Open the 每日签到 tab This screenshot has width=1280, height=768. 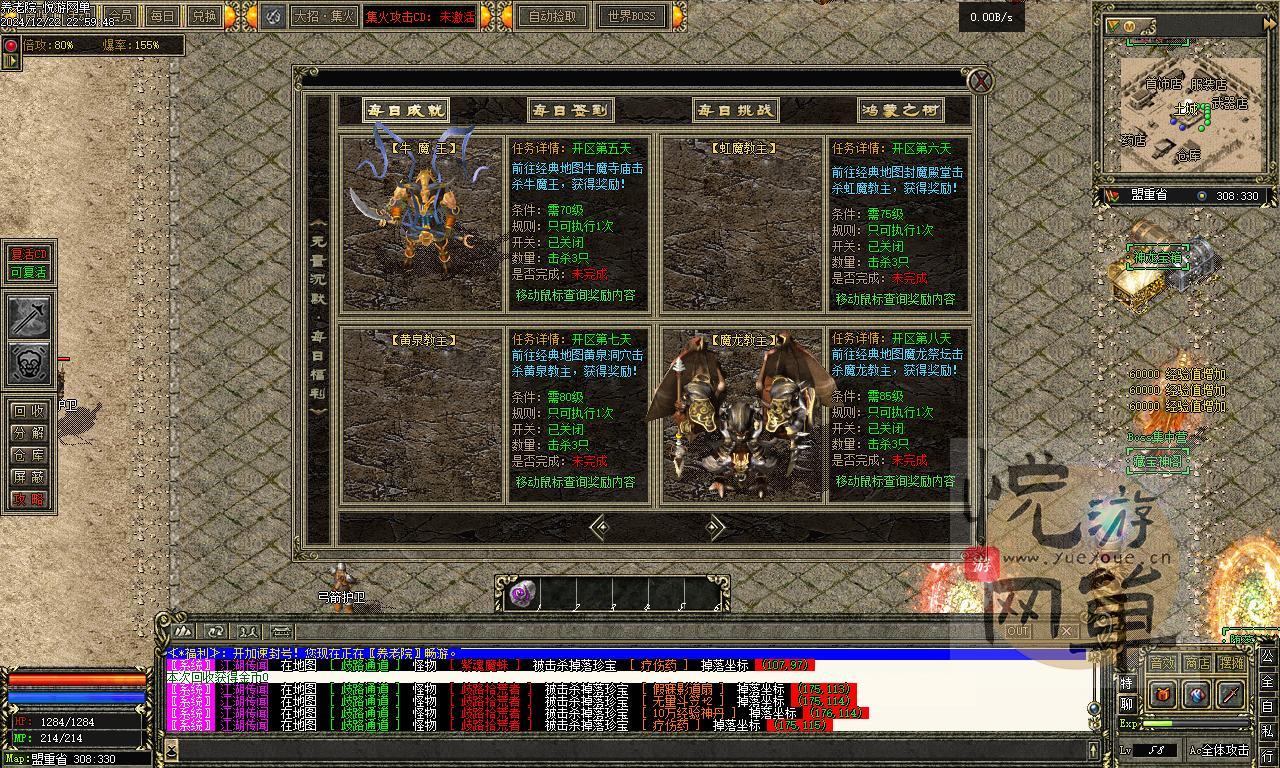[570, 110]
